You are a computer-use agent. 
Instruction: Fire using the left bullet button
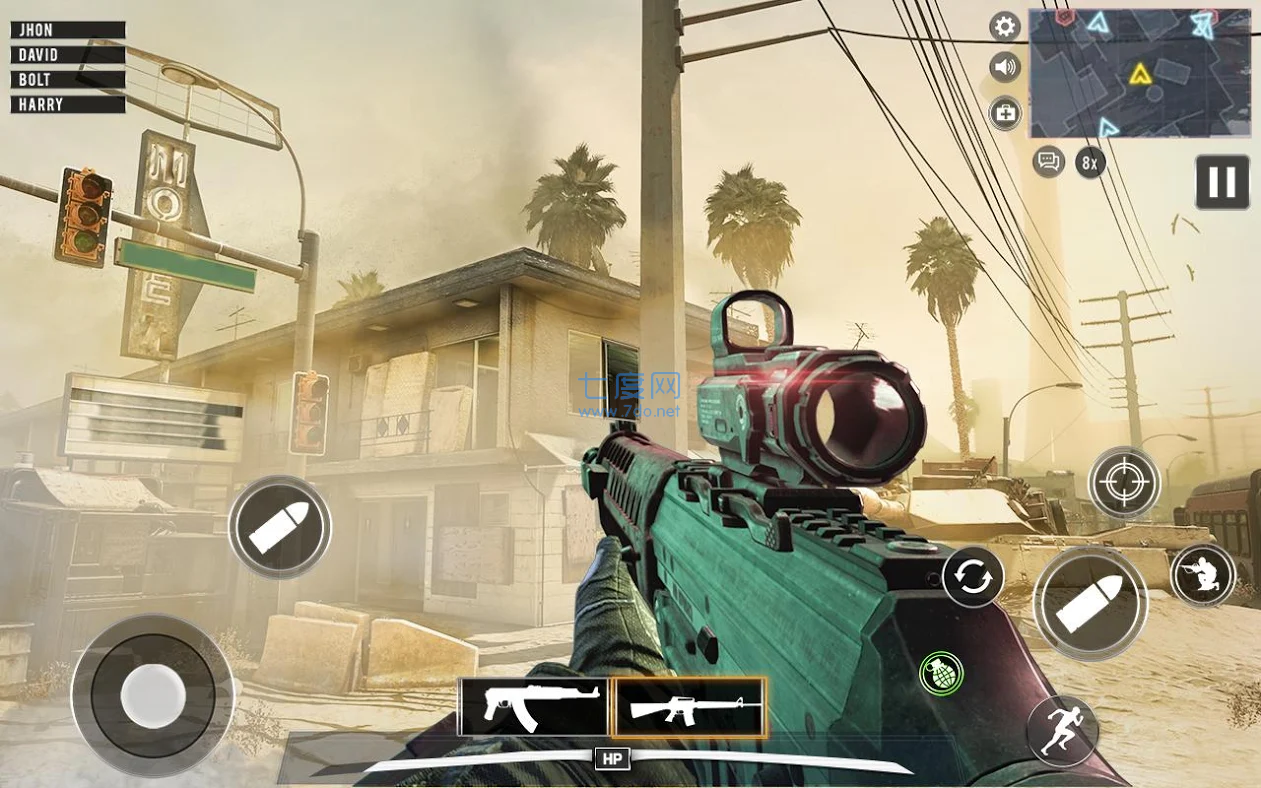pyautogui.click(x=280, y=528)
